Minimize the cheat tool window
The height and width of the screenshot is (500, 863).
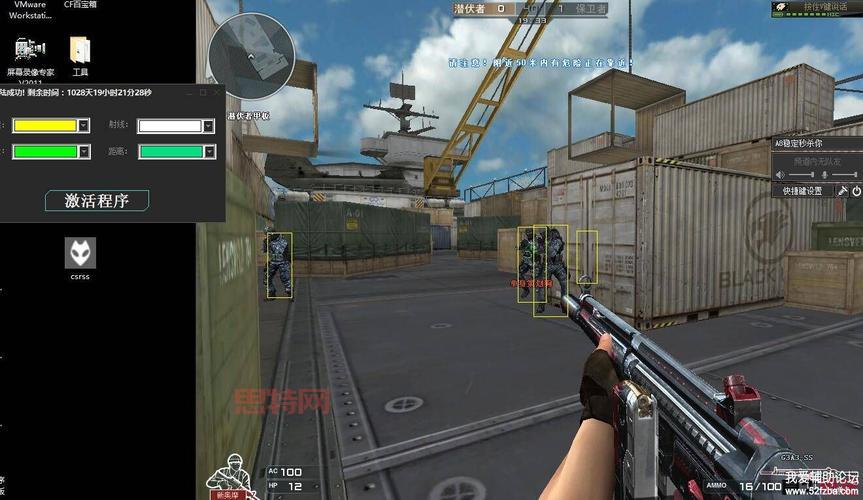(188, 92)
